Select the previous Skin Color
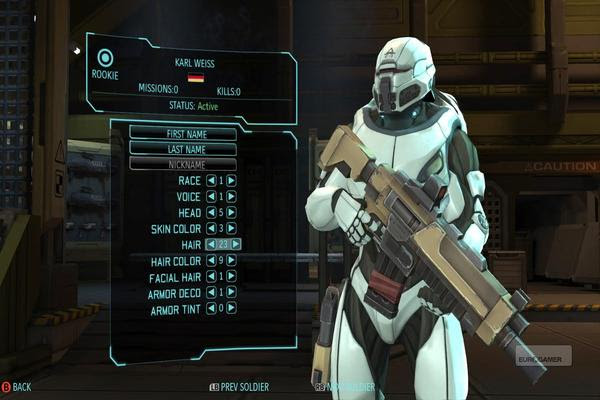 [x=210, y=228]
